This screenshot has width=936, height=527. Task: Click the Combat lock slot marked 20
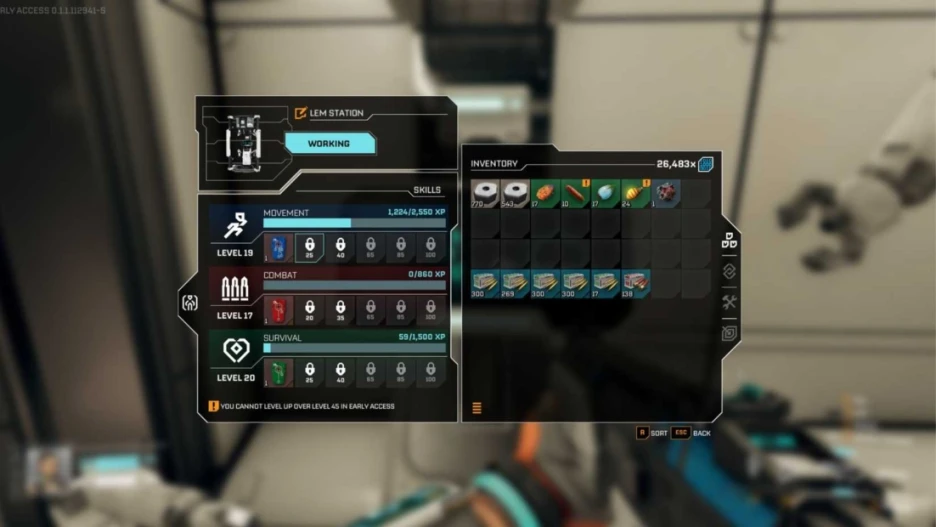(x=310, y=310)
